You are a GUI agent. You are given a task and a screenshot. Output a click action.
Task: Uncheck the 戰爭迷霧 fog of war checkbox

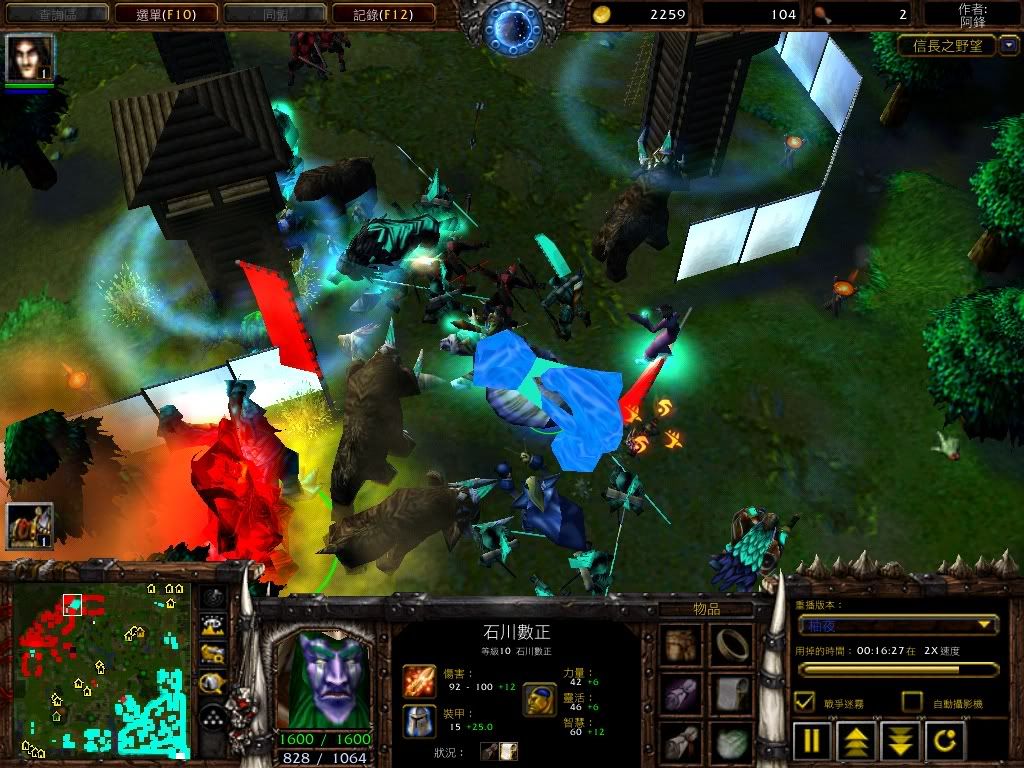click(x=804, y=702)
